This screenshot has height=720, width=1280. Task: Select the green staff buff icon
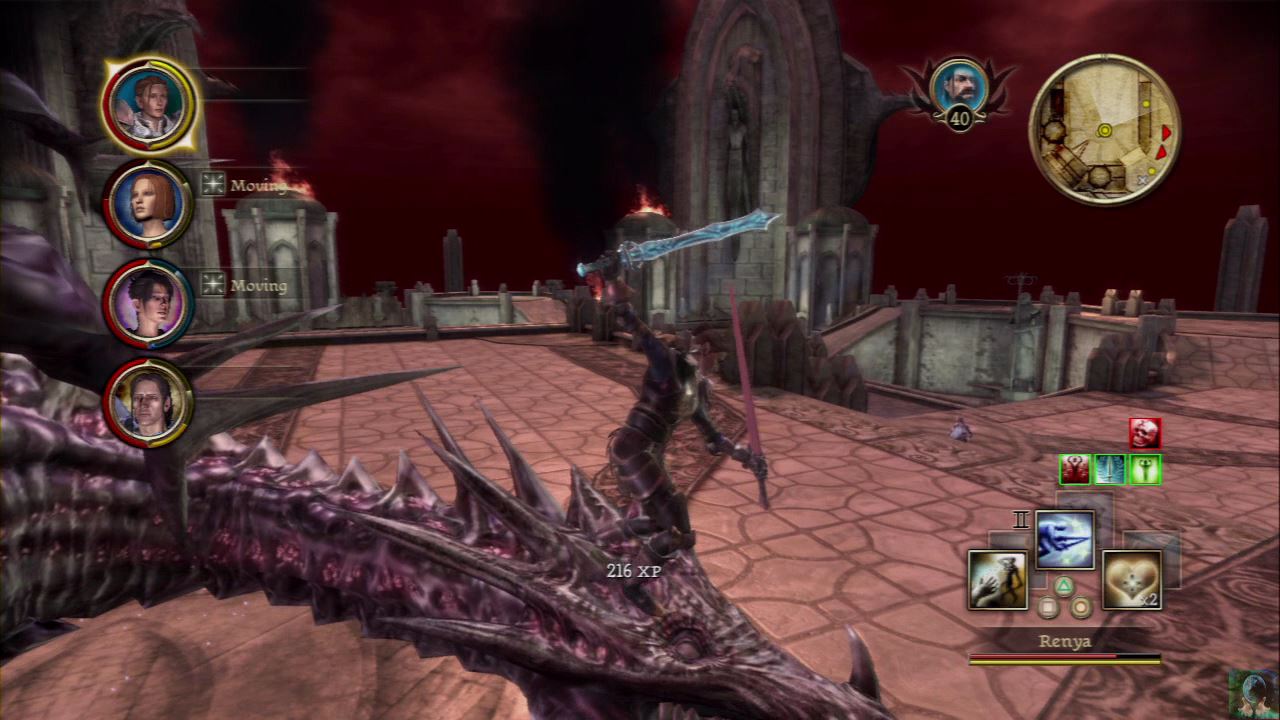[x=1145, y=469]
